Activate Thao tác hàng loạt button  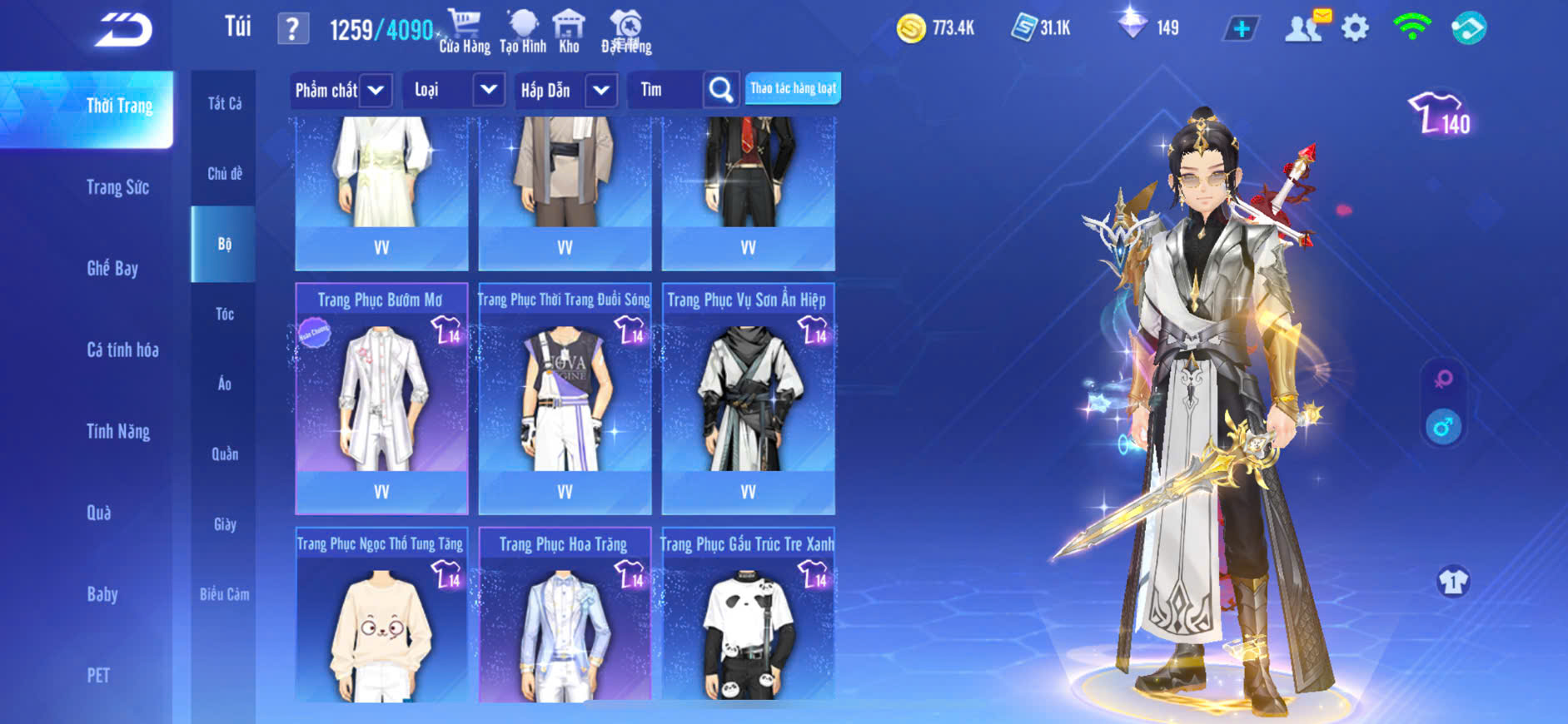coord(793,88)
